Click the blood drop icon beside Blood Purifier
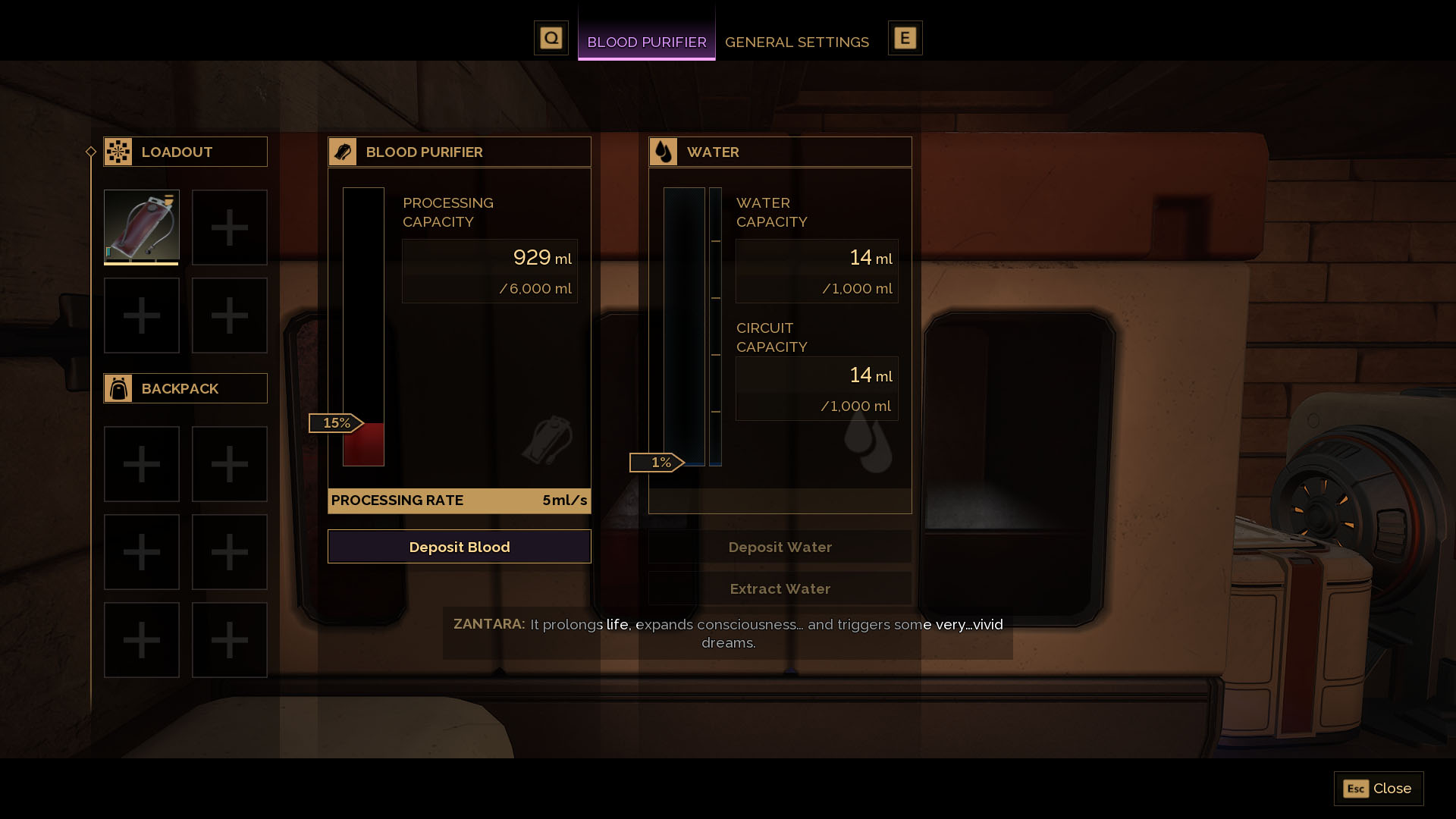The width and height of the screenshot is (1456, 819). [344, 151]
